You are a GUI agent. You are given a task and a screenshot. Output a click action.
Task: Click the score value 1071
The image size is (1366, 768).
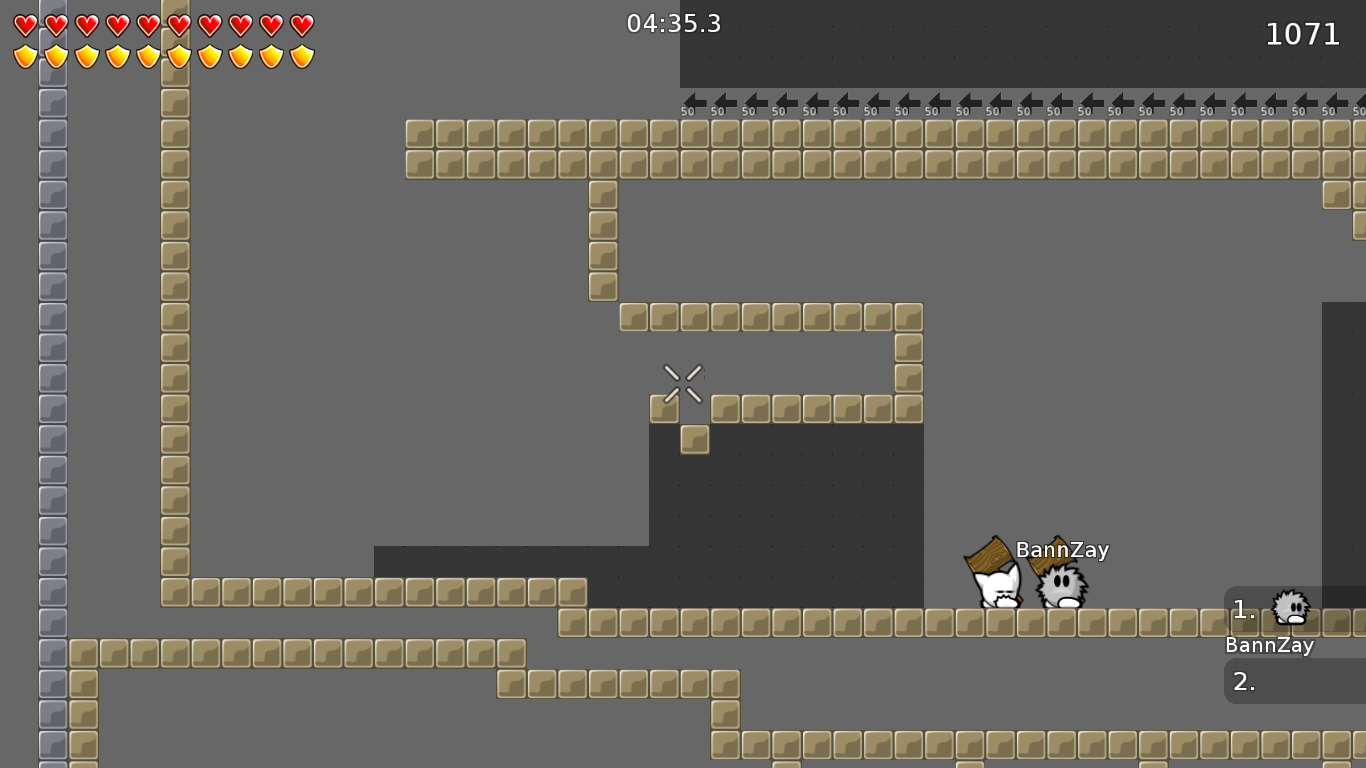[1303, 34]
